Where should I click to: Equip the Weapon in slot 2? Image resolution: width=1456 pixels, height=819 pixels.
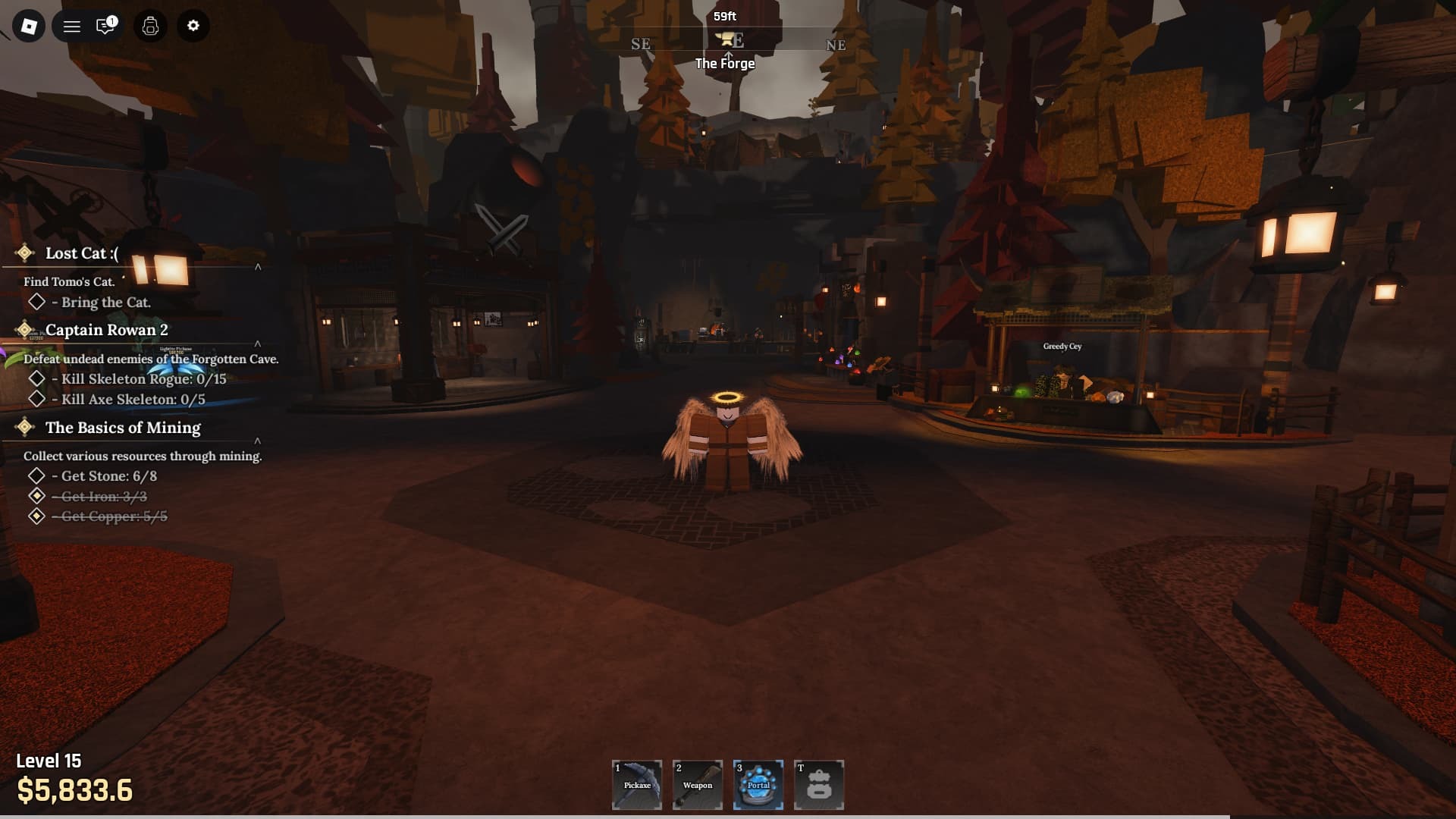pos(698,785)
